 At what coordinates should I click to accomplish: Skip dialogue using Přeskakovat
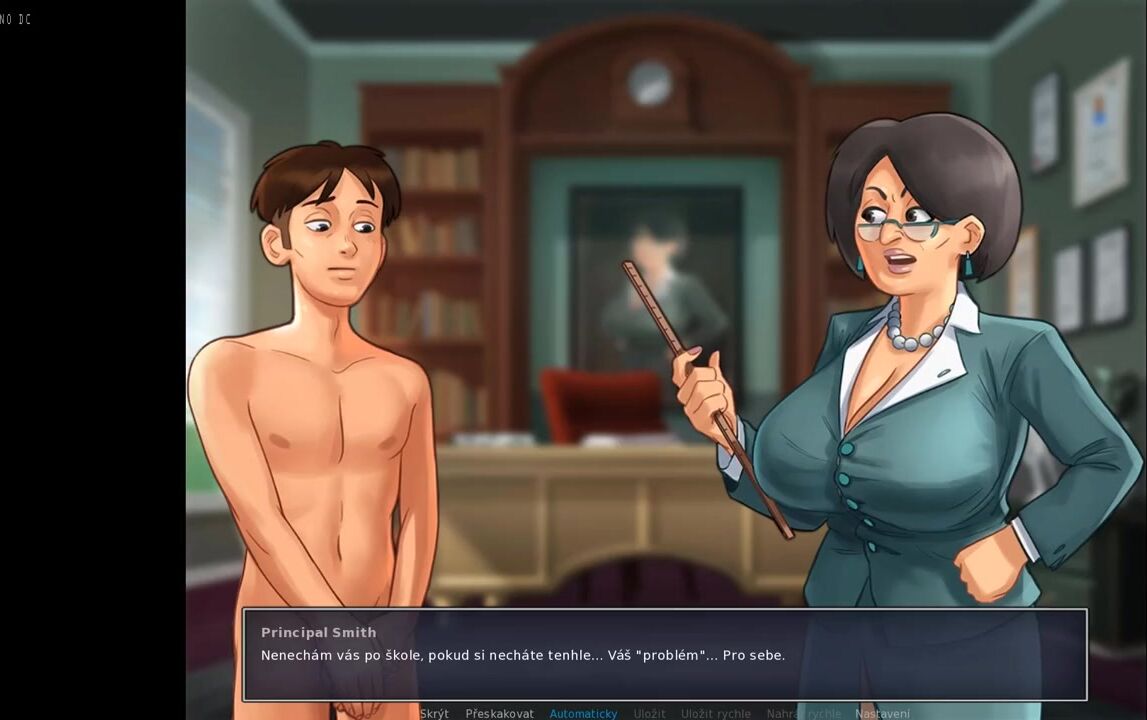[499, 713]
